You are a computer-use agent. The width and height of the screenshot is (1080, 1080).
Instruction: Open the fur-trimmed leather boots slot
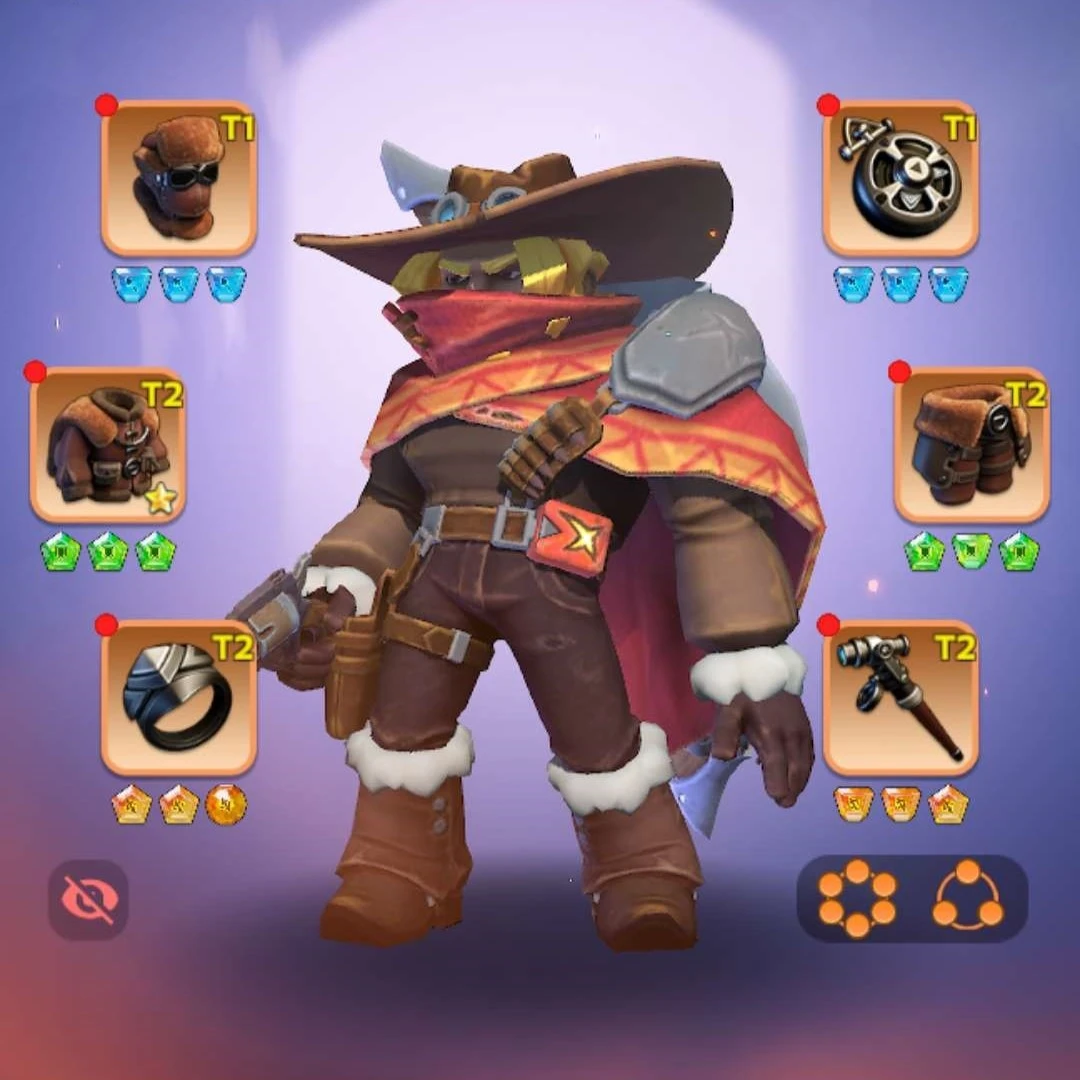(x=971, y=445)
